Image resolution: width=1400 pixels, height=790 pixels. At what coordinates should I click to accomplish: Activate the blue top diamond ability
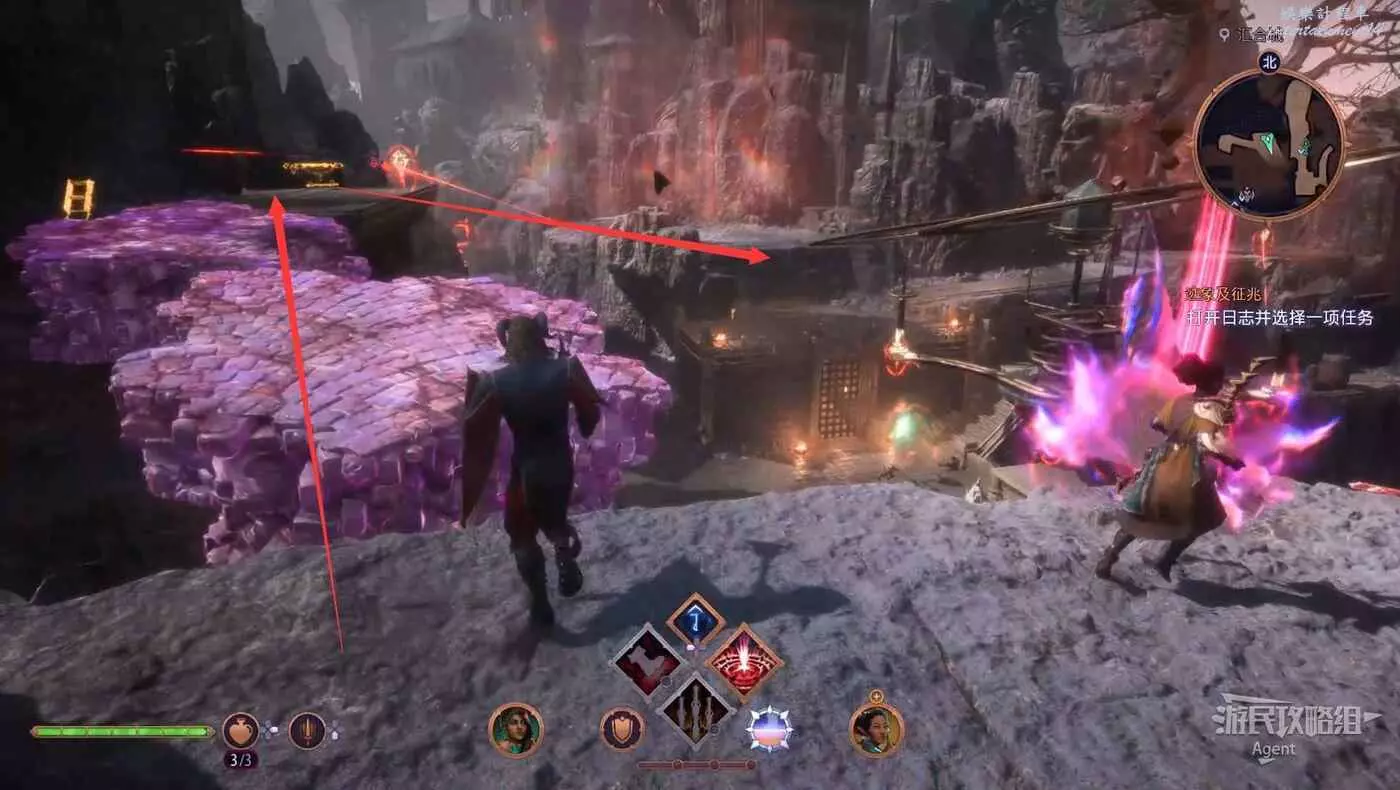pyautogui.click(x=696, y=622)
